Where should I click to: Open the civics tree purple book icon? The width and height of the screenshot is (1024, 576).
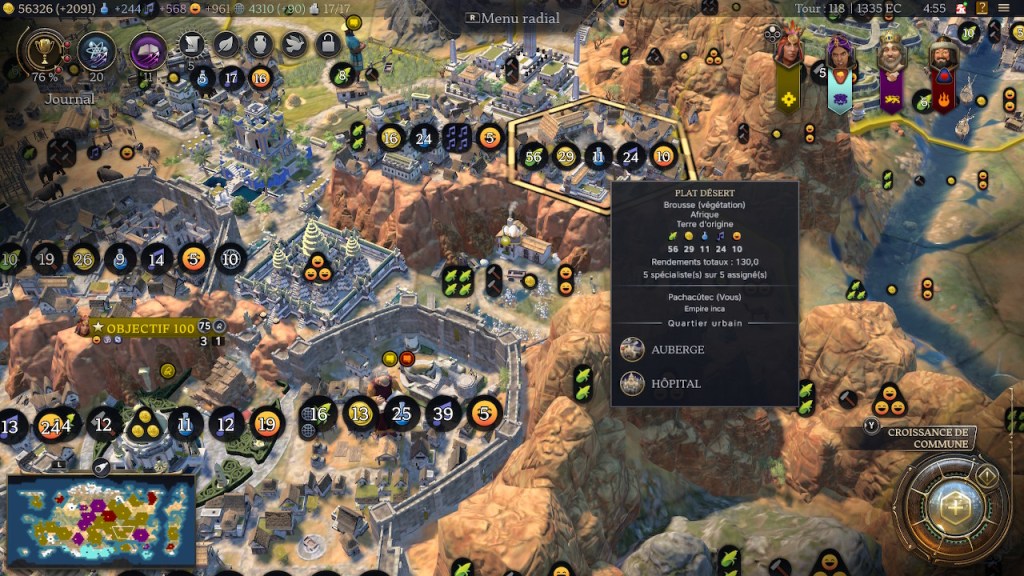click(x=148, y=50)
